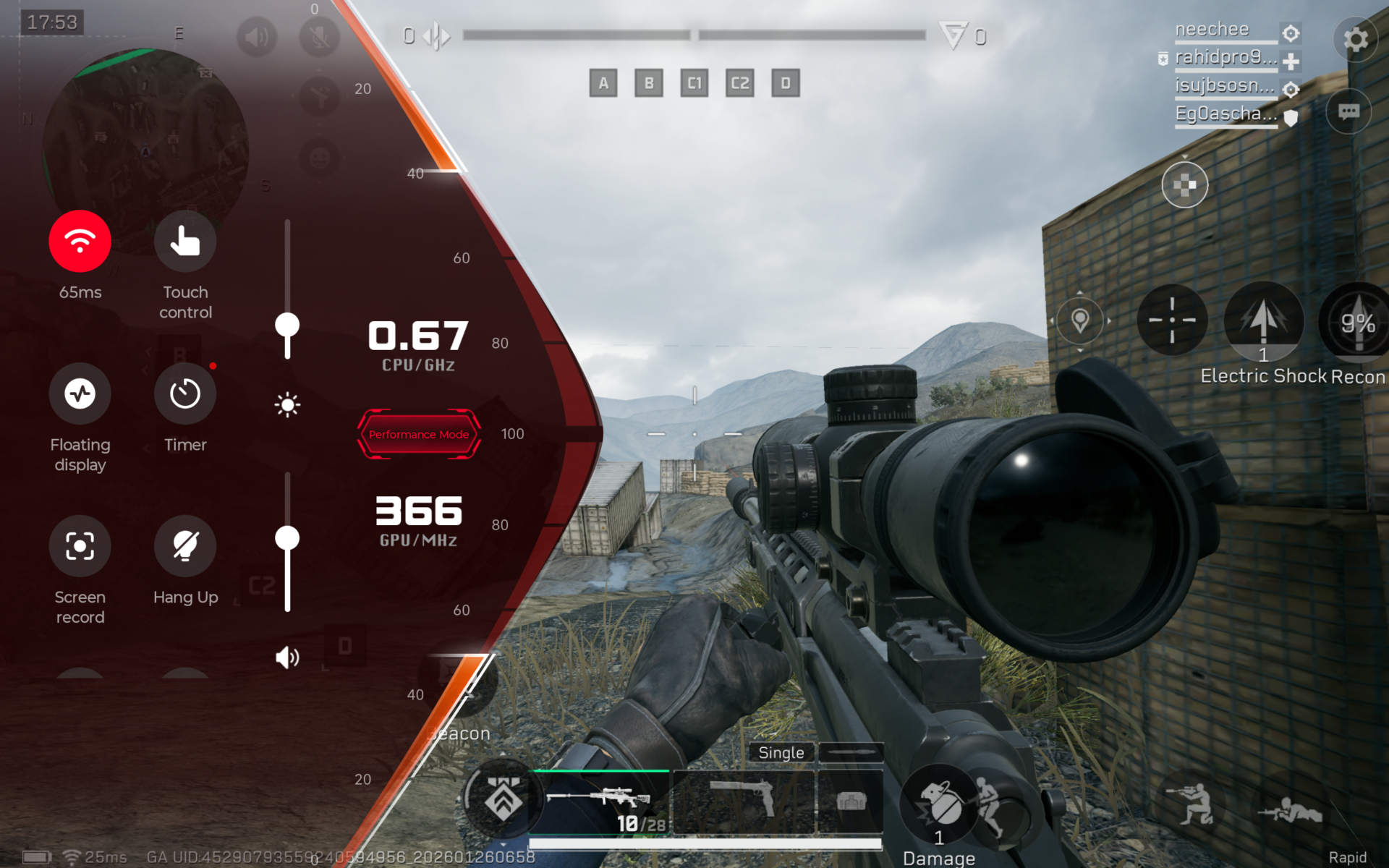Screen dimensions: 1389x868
Task: Open game settings gear icon
Action: pos(1356,39)
